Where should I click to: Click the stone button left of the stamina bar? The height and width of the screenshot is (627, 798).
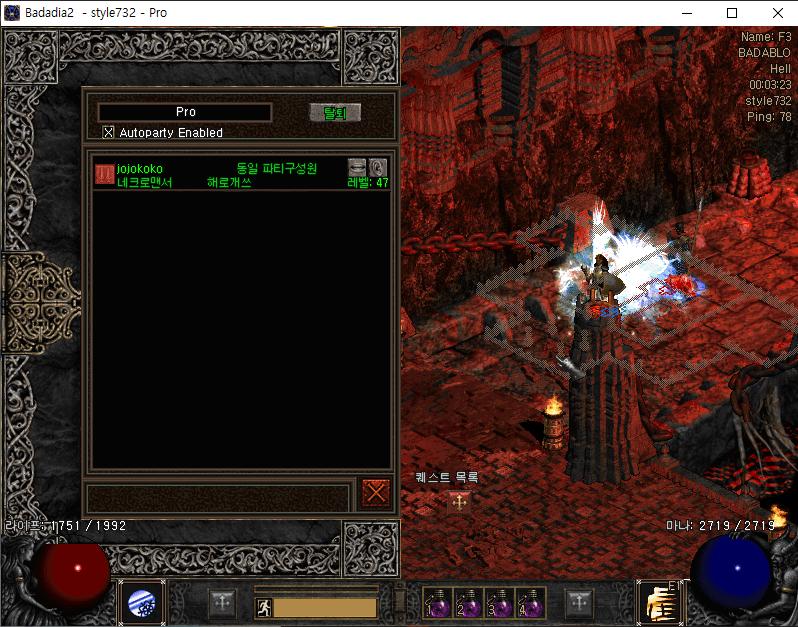(222, 602)
